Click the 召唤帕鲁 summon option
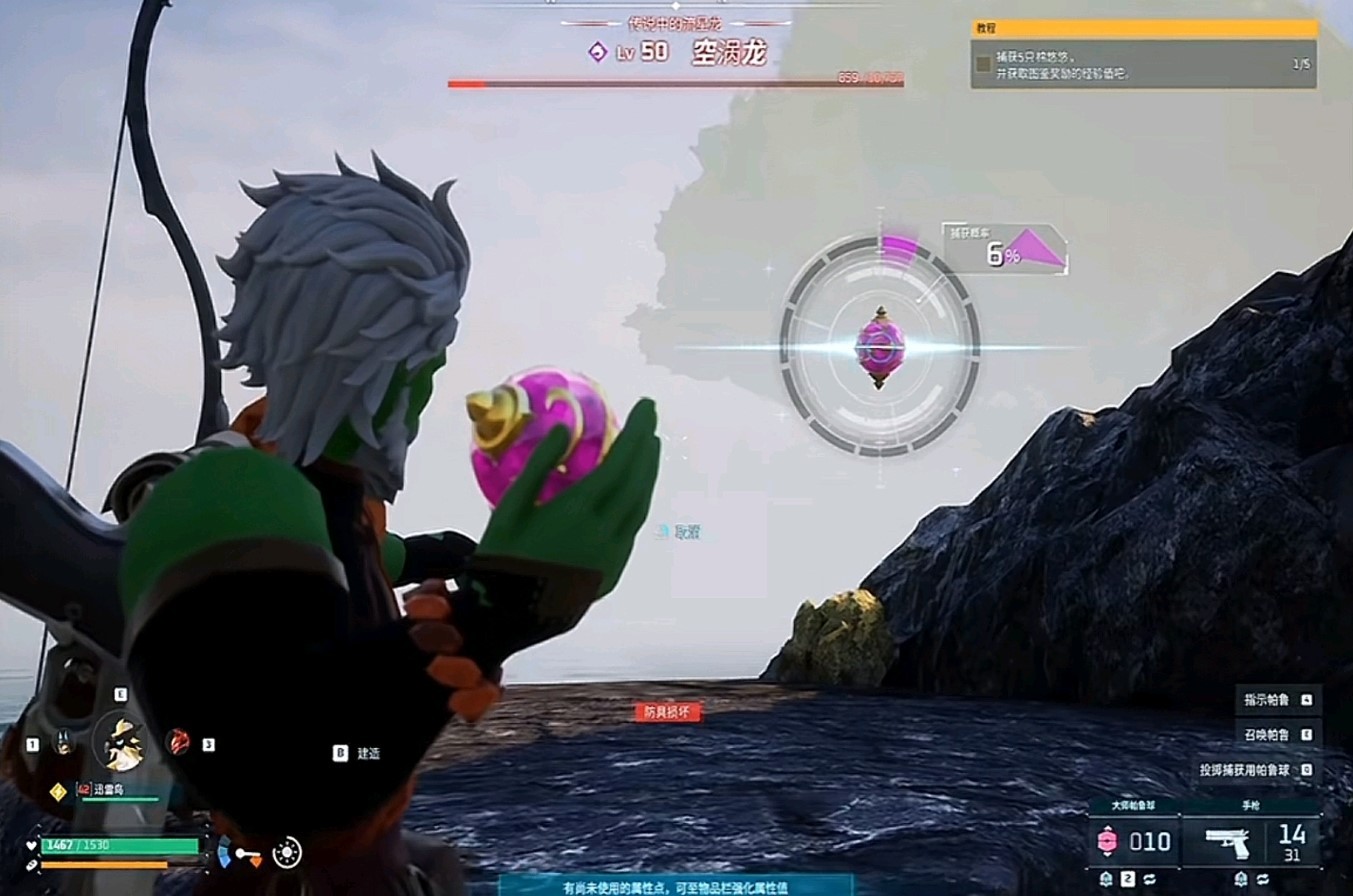 click(1267, 735)
